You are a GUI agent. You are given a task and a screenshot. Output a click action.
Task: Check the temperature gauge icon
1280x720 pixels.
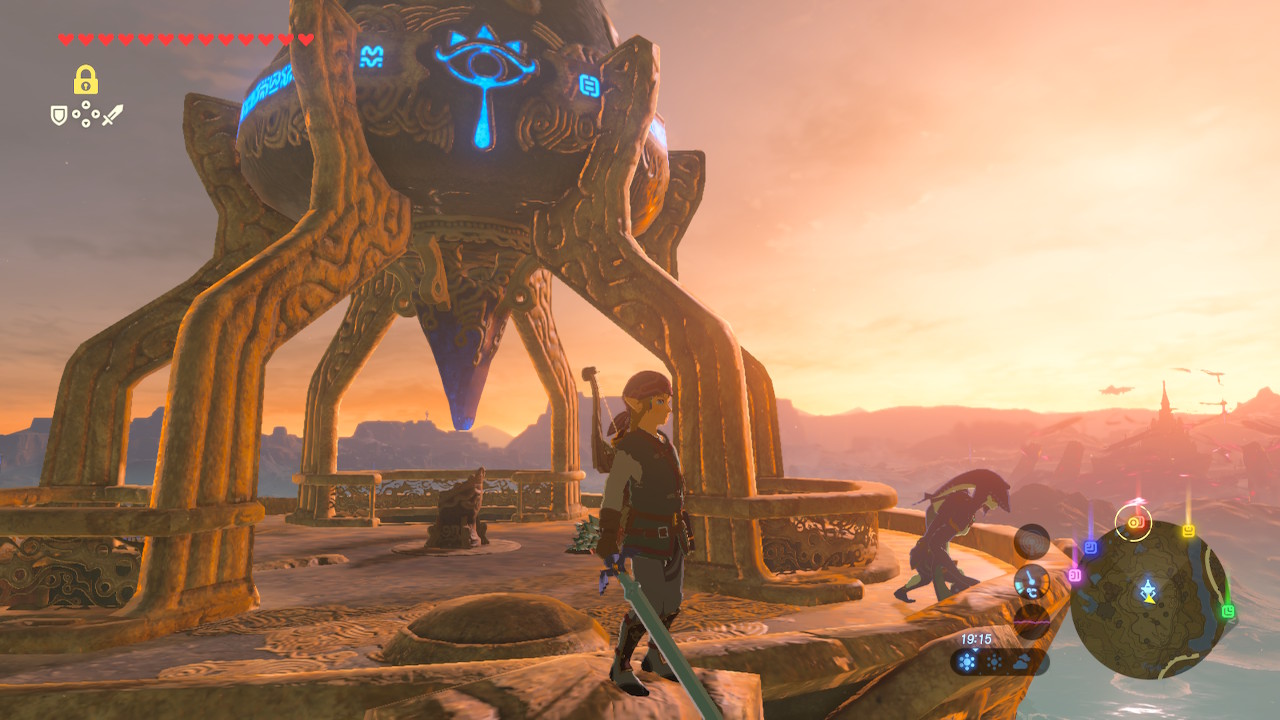tap(1032, 581)
